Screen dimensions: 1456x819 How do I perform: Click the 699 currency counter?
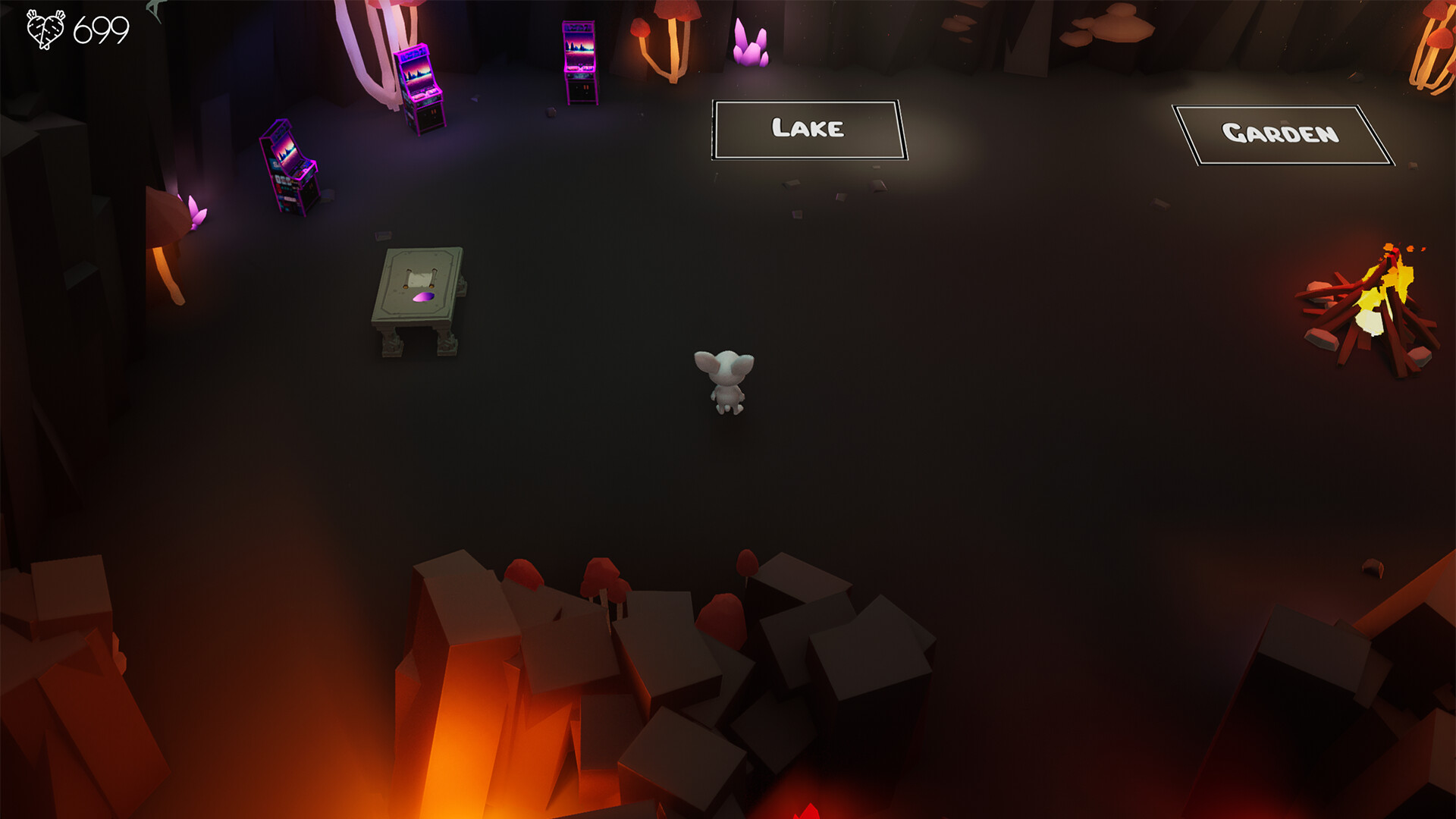(99, 30)
